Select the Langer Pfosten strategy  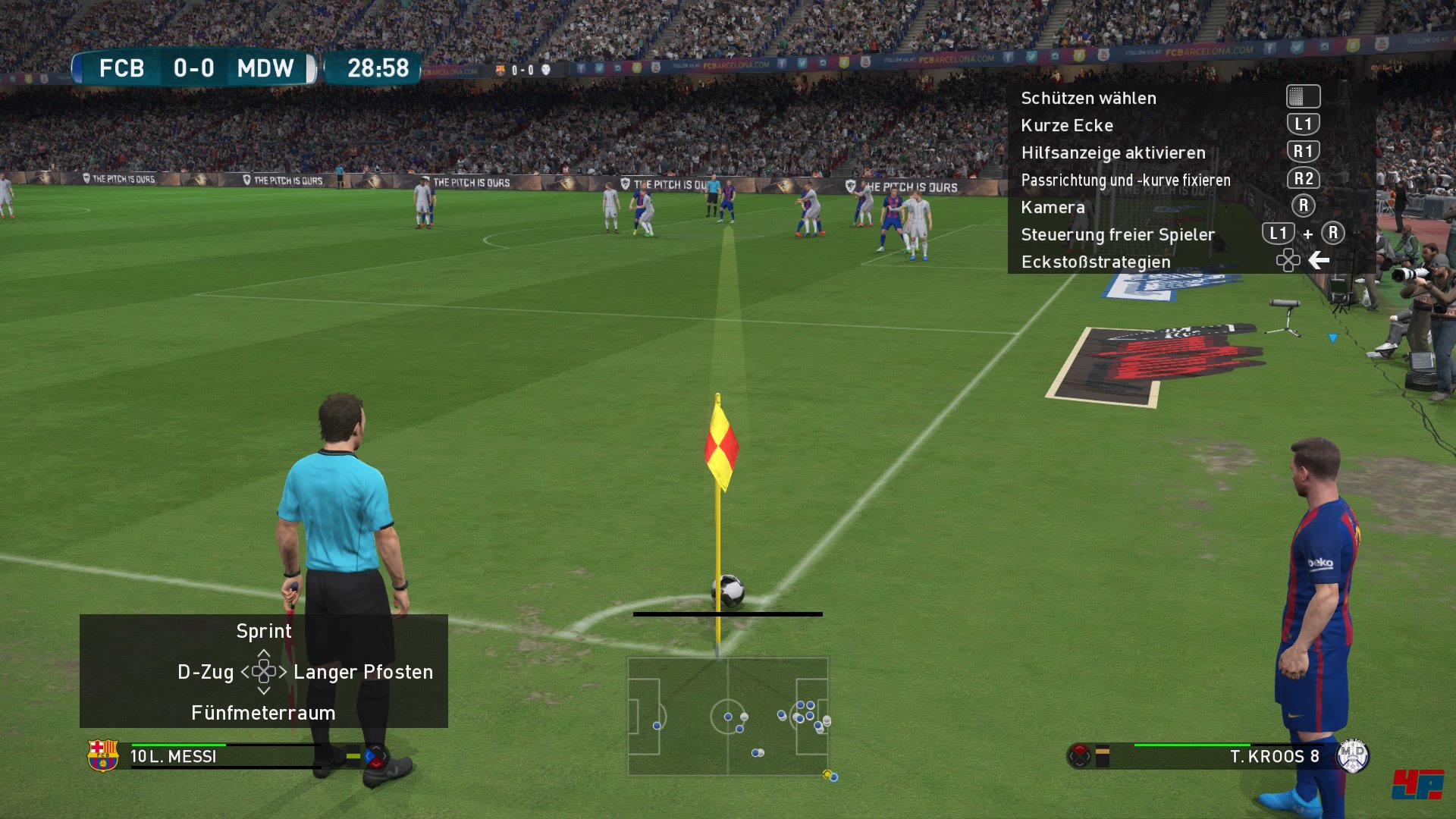tap(363, 672)
